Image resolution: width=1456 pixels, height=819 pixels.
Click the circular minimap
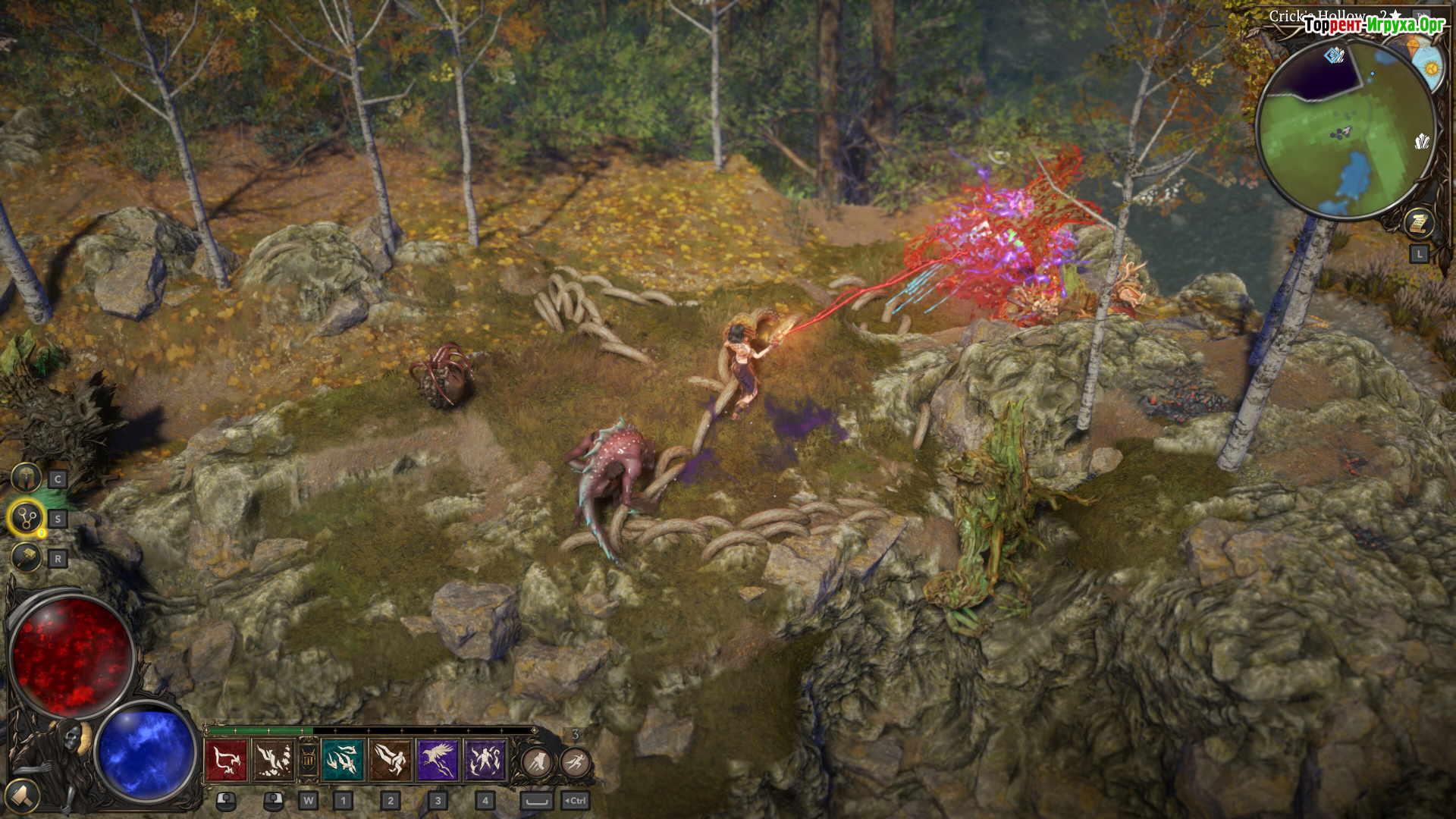click(x=1345, y=129)
